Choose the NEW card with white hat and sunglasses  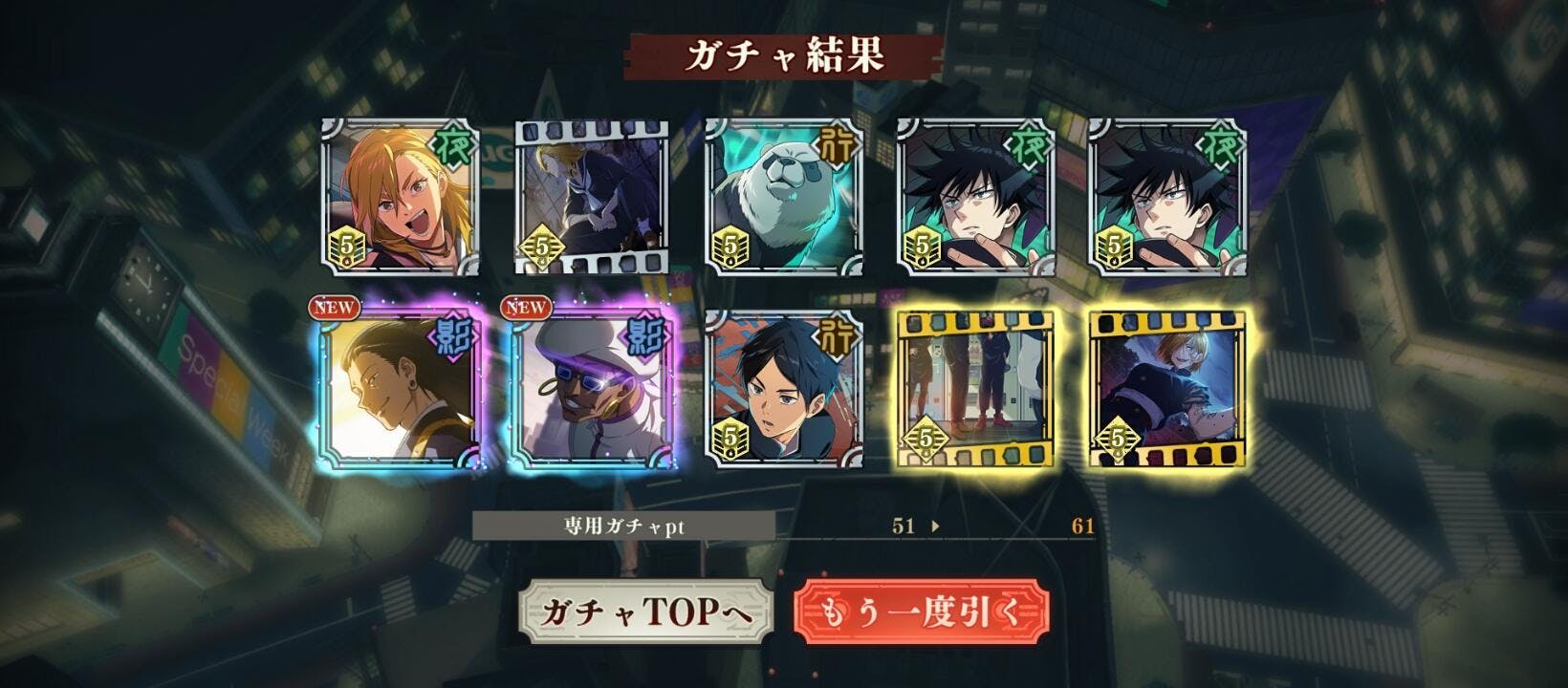click(x=592, y=389)
